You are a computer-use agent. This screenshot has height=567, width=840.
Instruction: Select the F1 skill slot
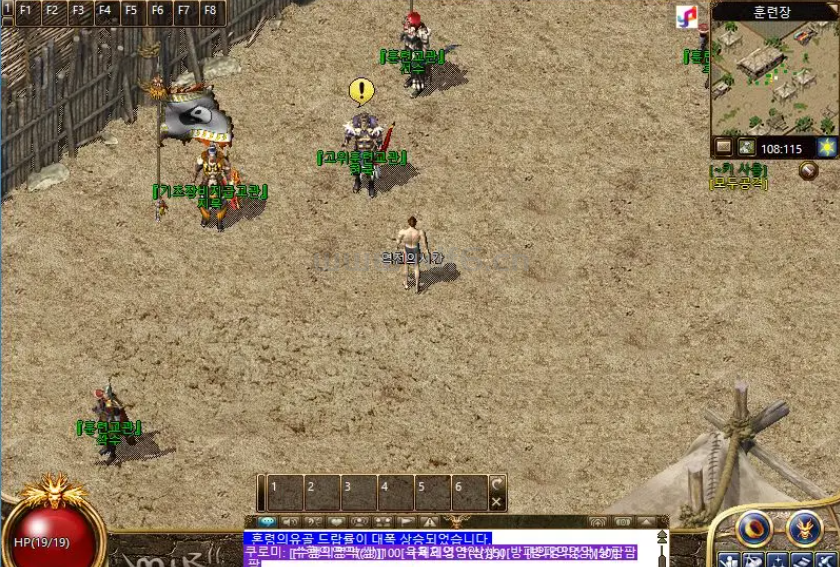tap(25, 11)
